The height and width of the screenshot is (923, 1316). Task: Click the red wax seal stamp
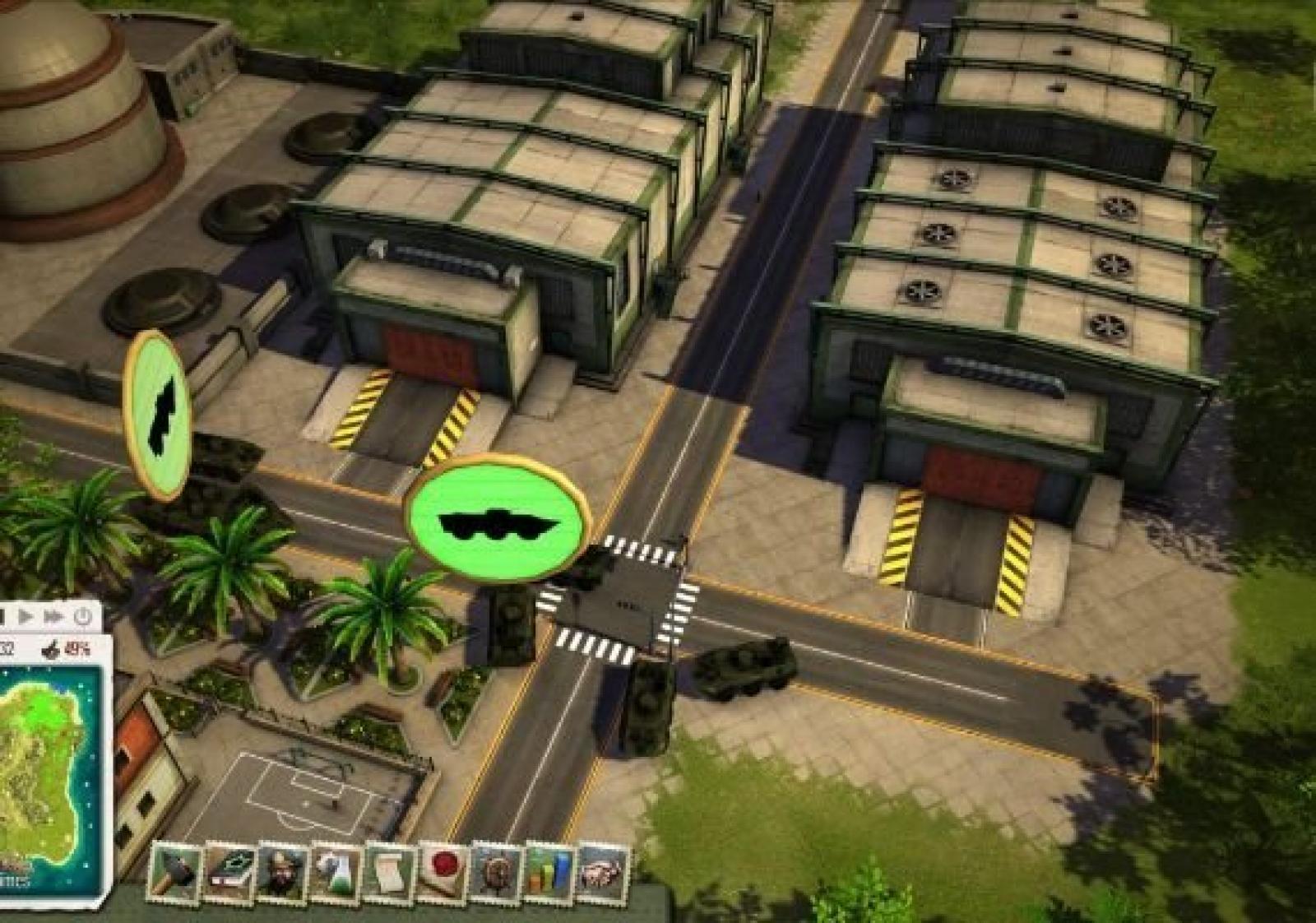444,872
